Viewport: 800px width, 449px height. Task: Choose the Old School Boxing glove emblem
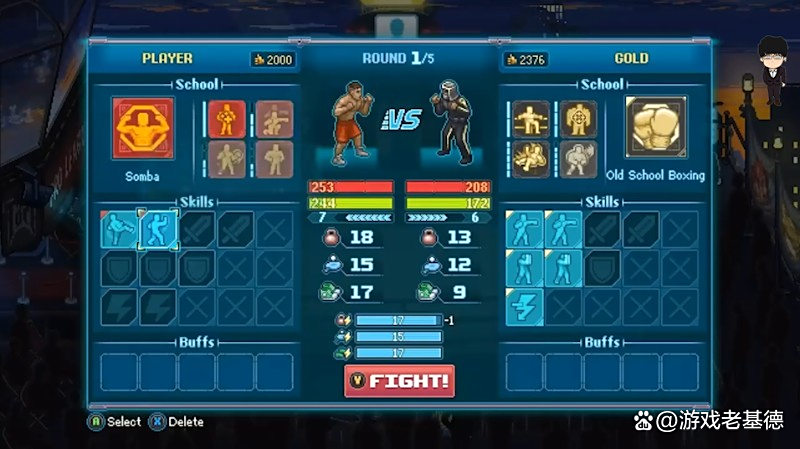pos(656,129)
